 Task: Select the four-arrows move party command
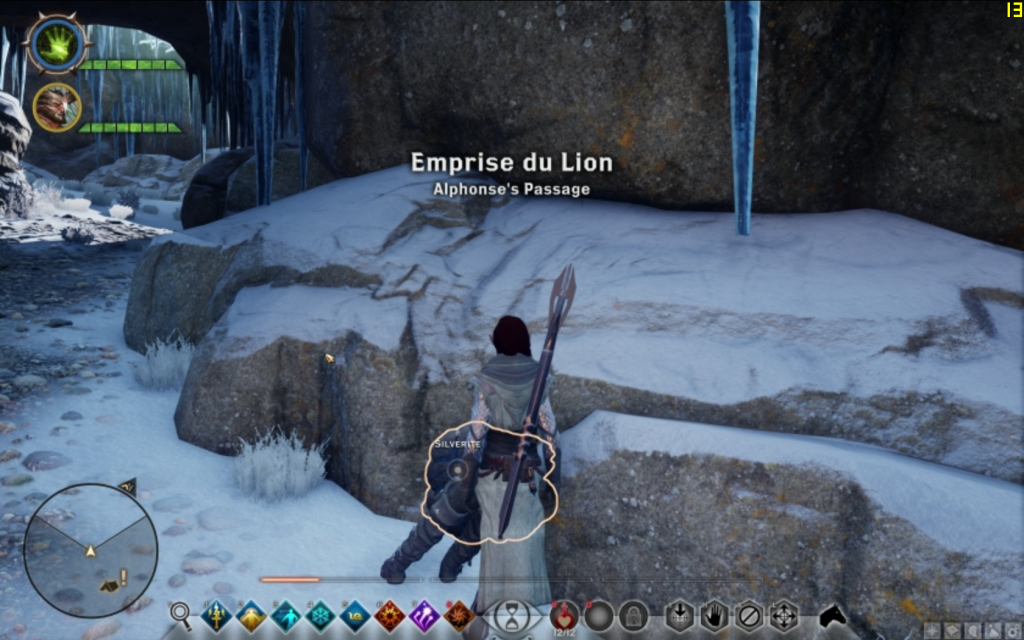[x=783, y=614]
